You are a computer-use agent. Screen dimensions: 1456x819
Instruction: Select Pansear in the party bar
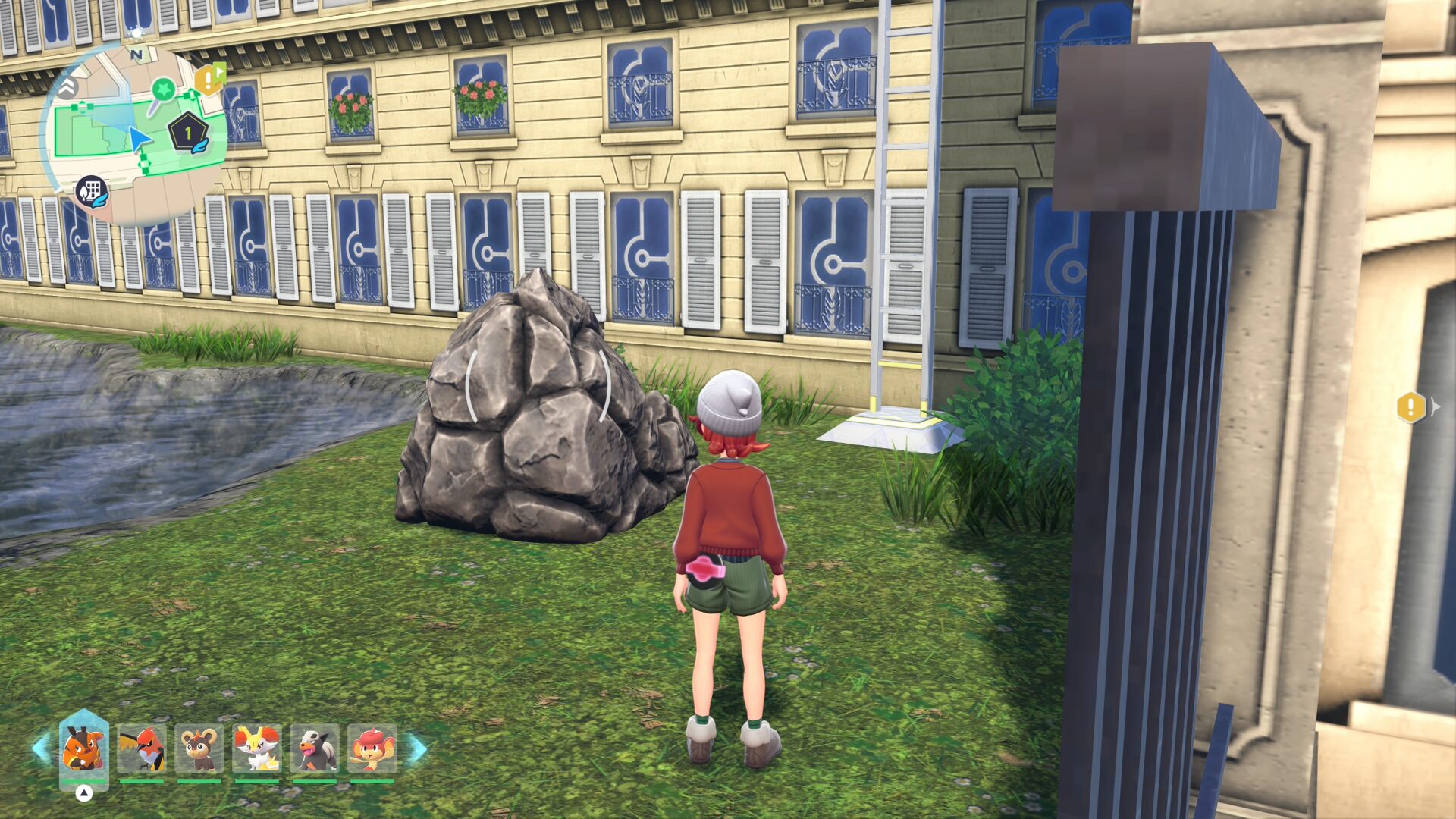372,748
